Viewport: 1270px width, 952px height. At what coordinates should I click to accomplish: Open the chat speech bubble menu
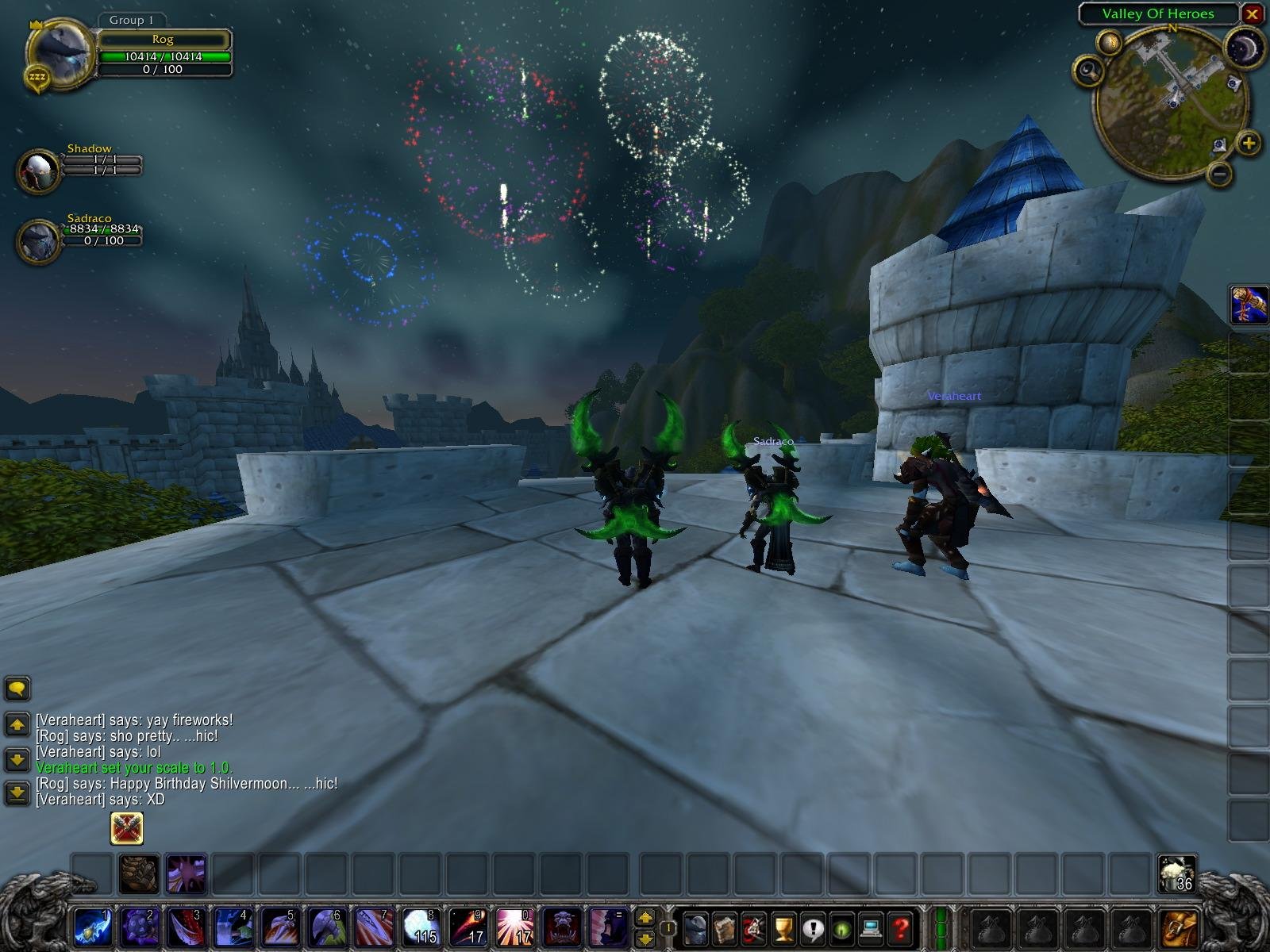(x=17, y=688)
